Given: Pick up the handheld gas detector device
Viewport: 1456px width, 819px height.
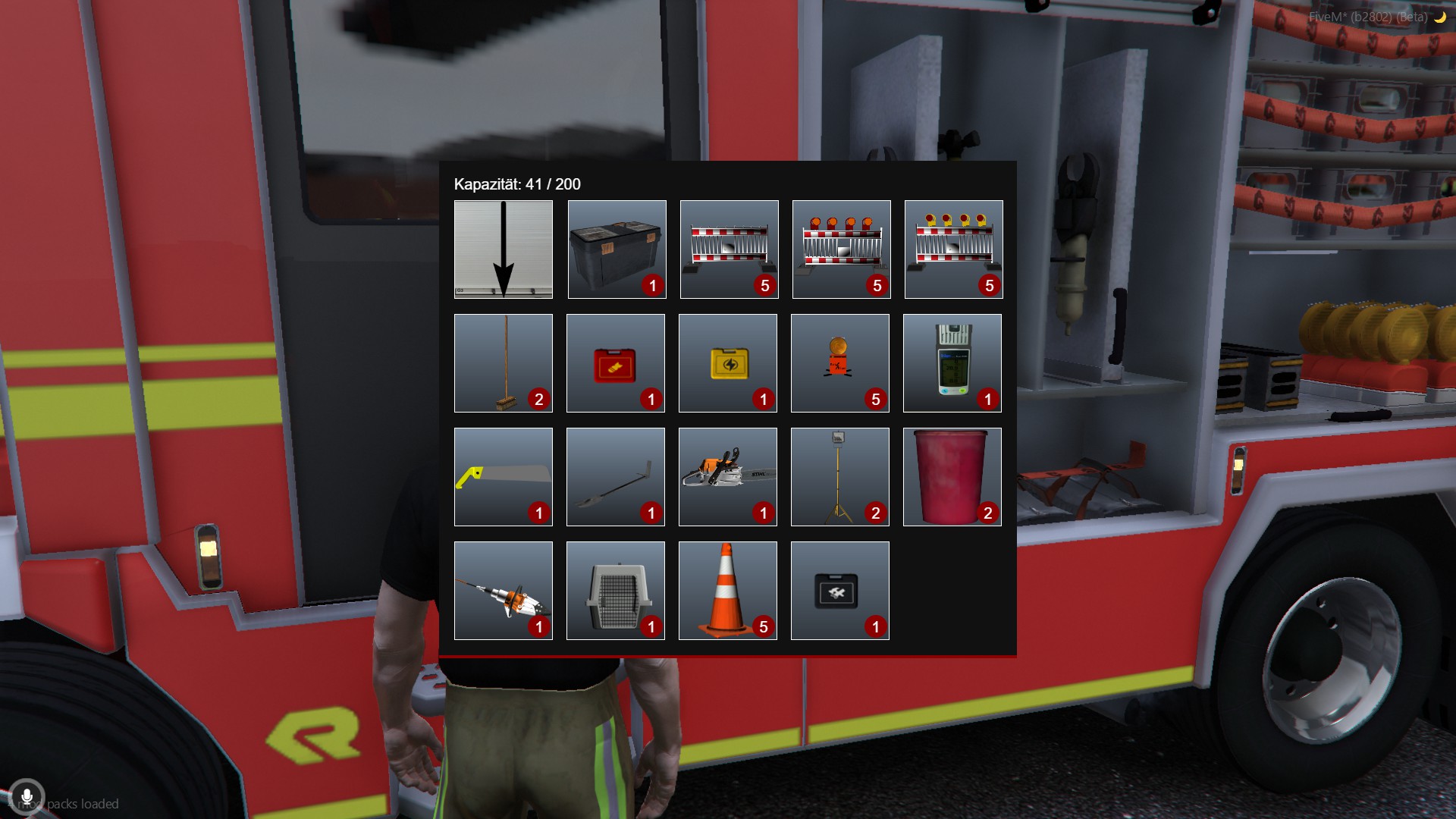Looking at the screenshot, I should (x=952, y=363).
